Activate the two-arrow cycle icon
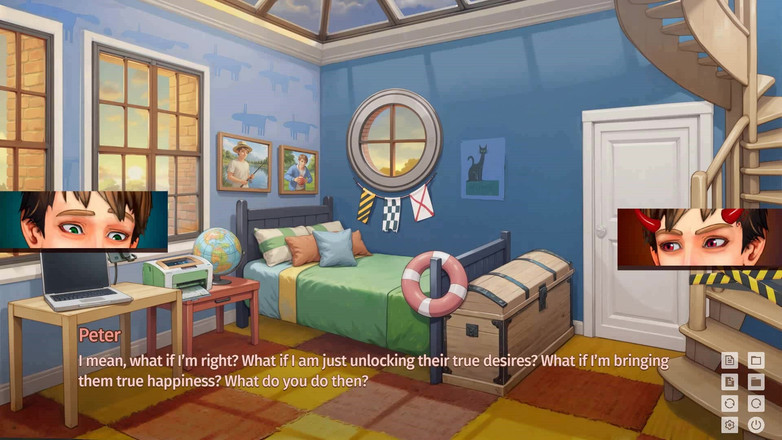The width and height of the screenshot is (782, 440). (x=730, y=403)
